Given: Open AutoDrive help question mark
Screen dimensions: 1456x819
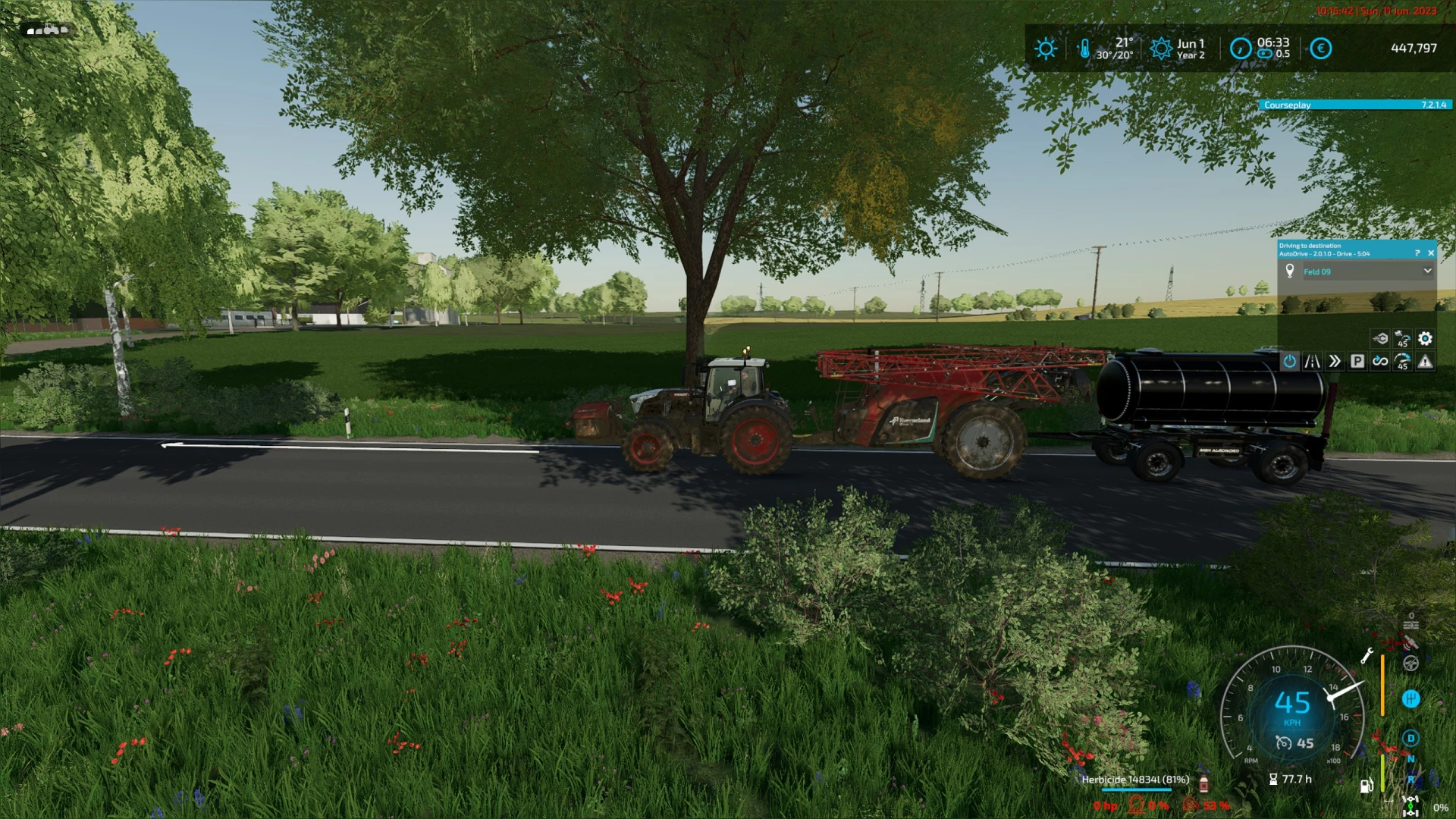Looking at the screenshot, I should pyautogui.click(x=1417, y=253).
